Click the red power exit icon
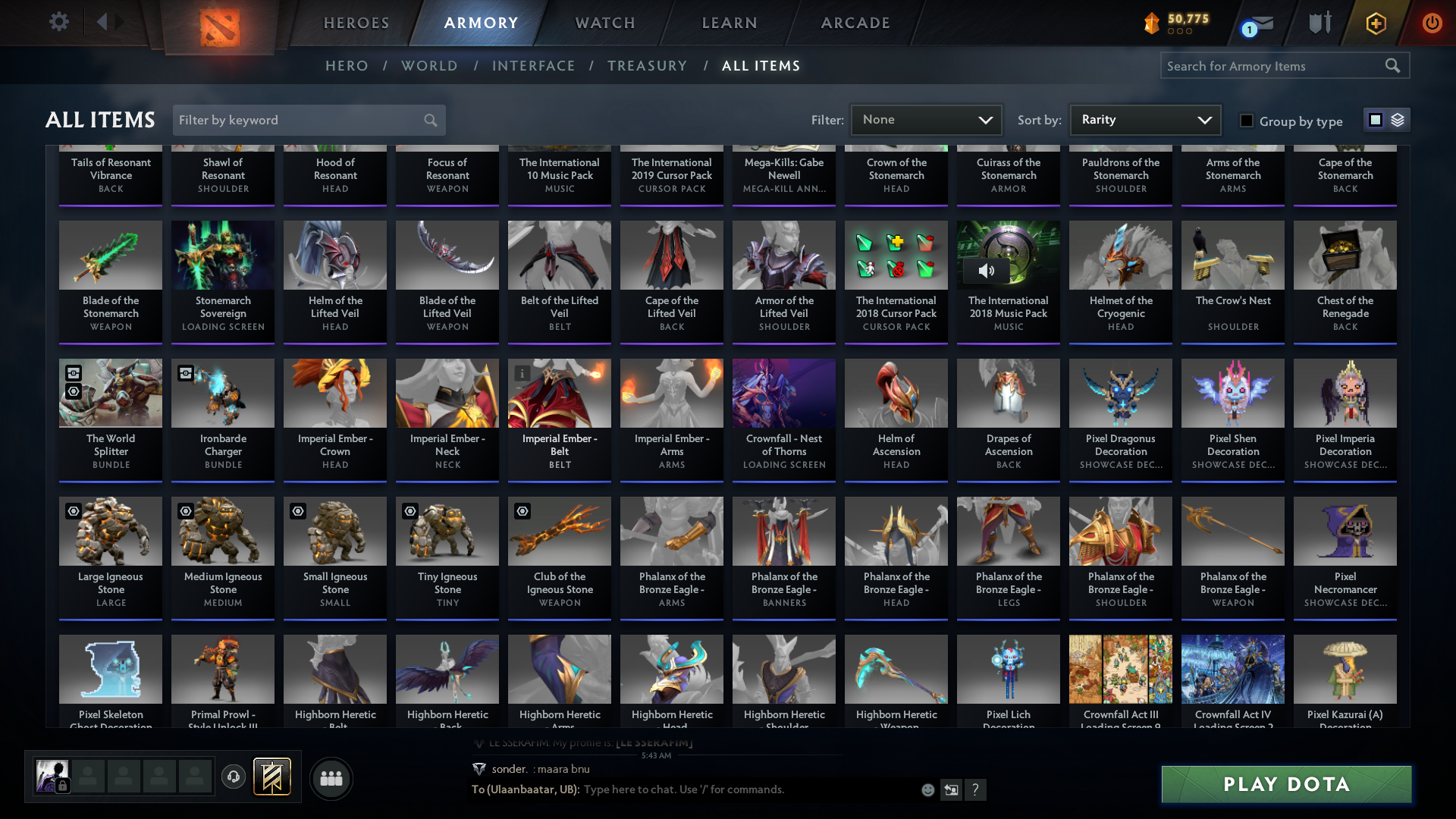Screen dimensions: 1456x819 click(x=1432, y=23)
